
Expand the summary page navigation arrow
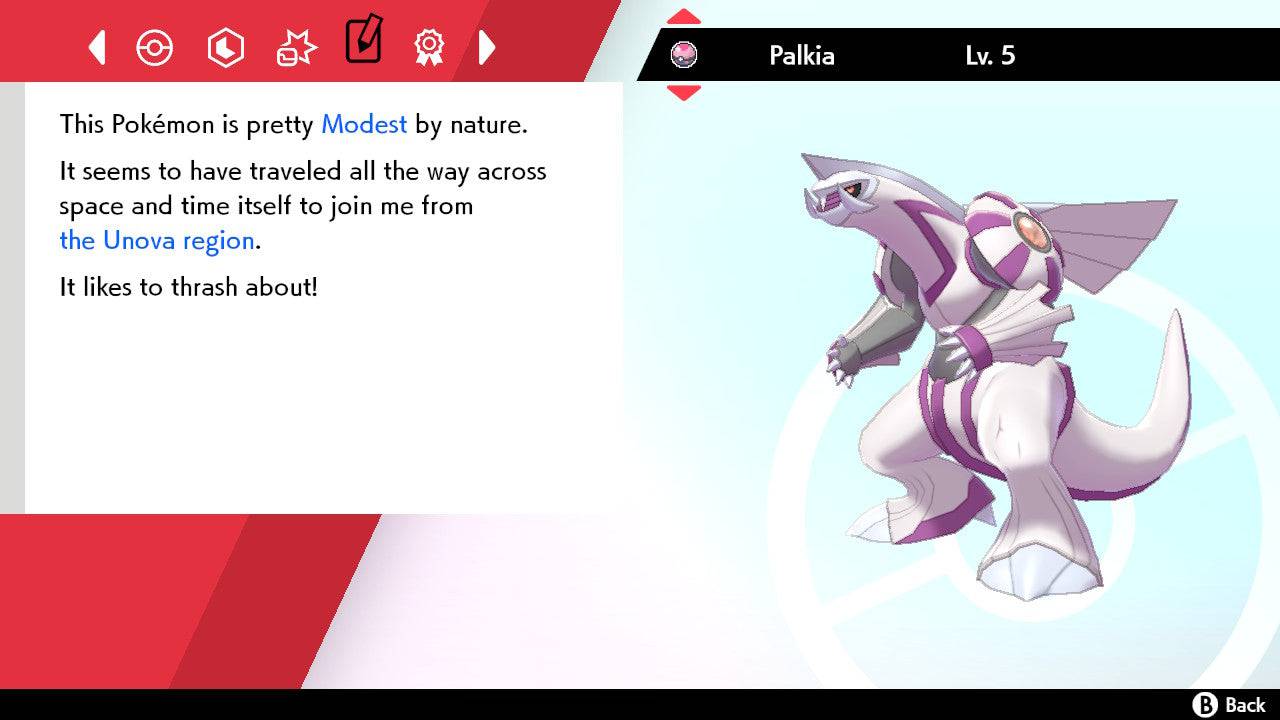[488, 47]
